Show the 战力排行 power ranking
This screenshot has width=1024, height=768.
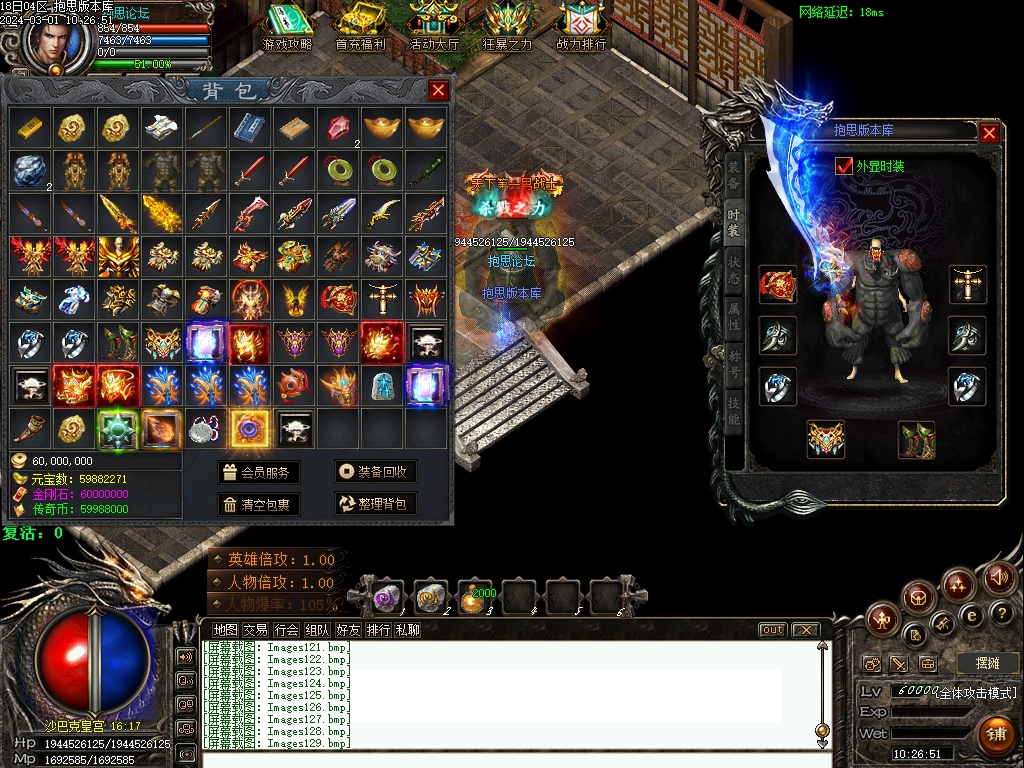tap(581, 27)
